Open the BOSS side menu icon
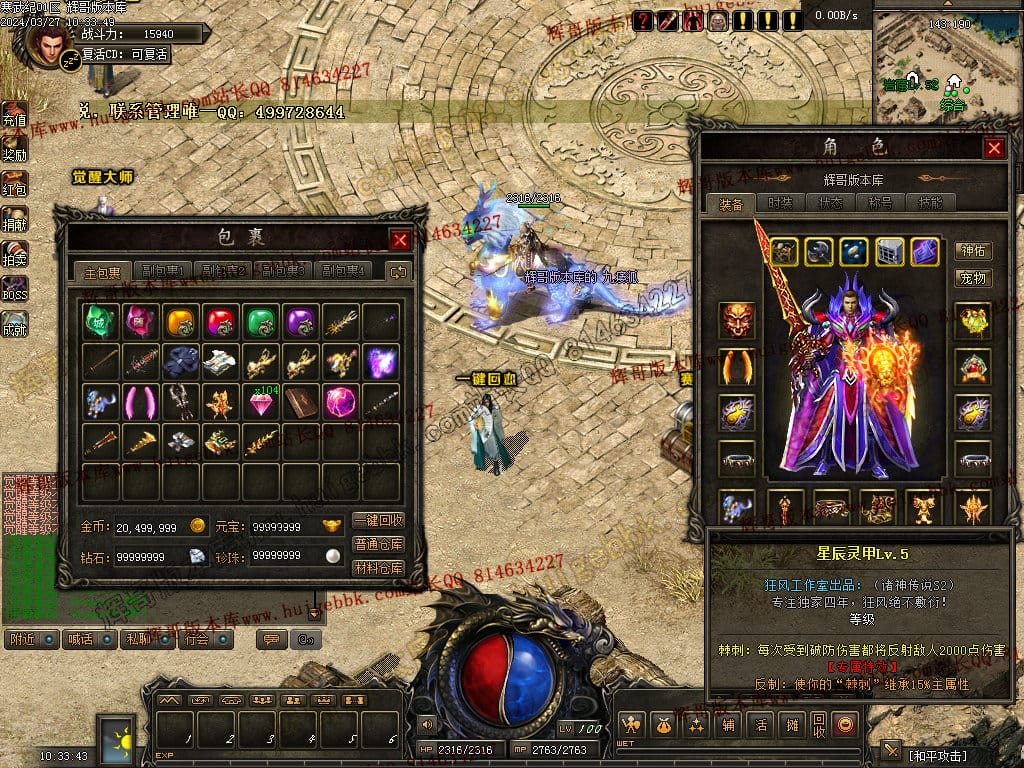This screenshot has width=1024, height=768. (14, 290)
